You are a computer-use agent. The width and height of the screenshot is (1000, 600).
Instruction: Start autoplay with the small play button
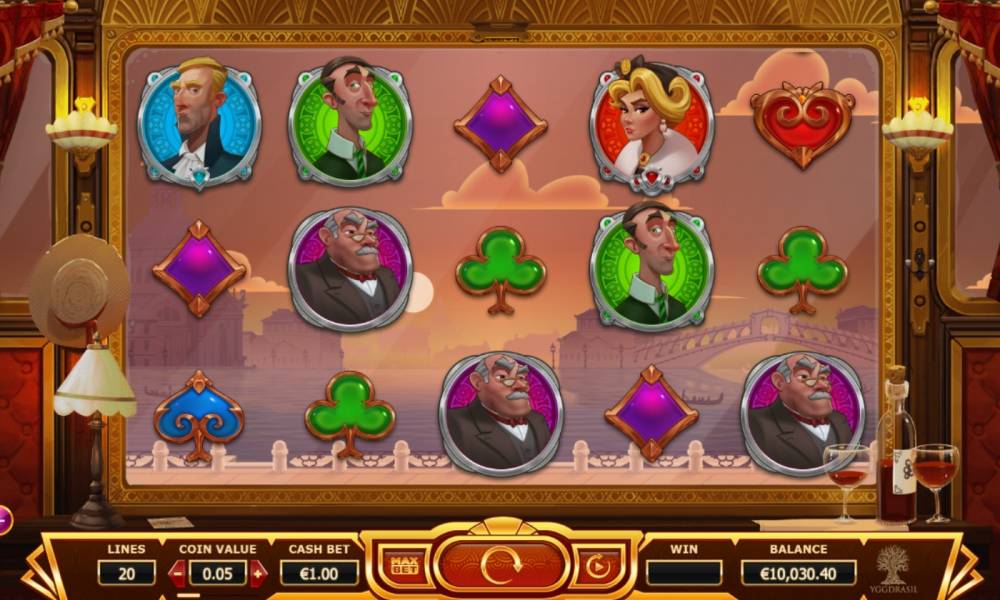point(597,567)
